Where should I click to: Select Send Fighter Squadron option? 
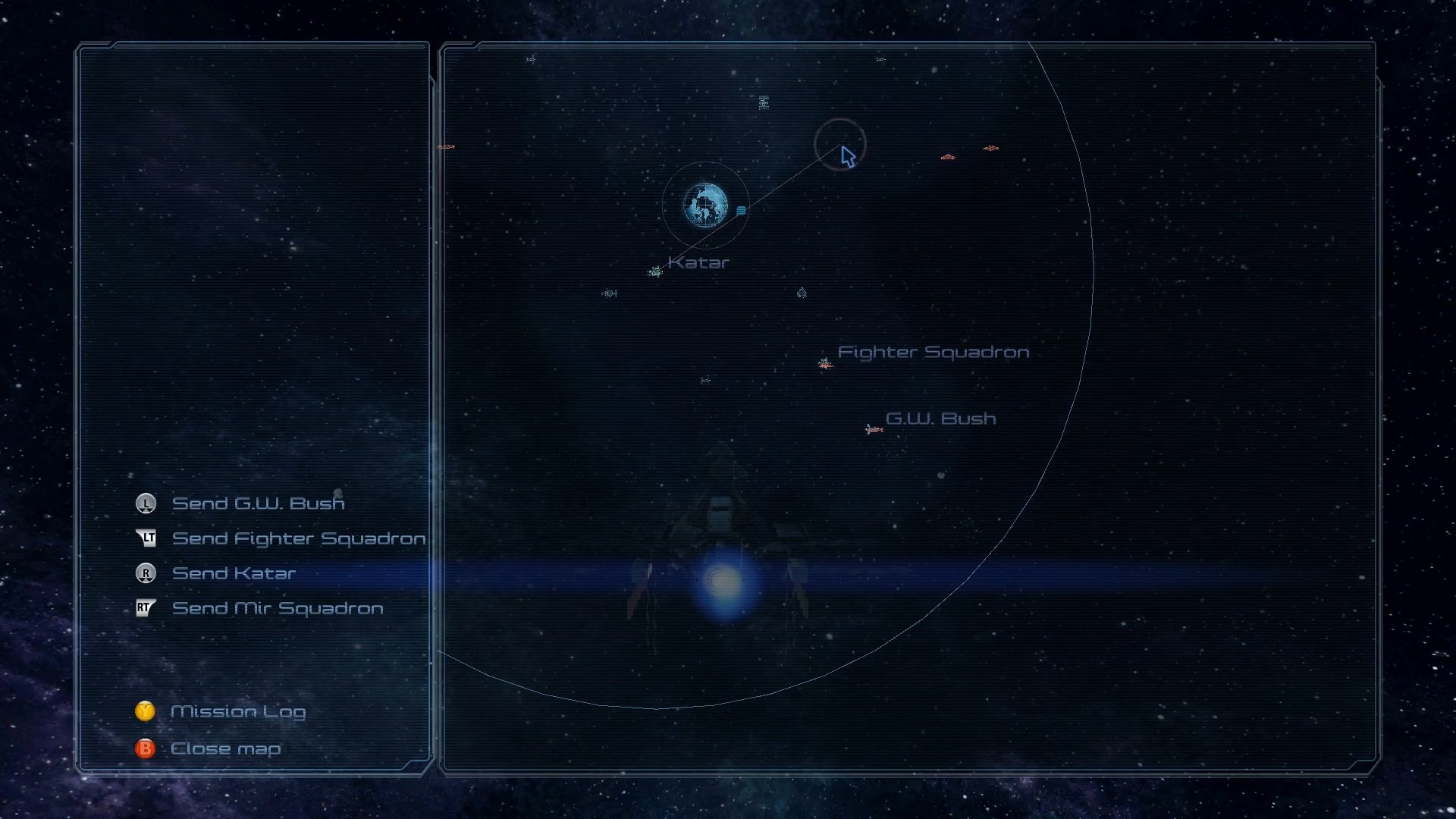pos(298,538)
